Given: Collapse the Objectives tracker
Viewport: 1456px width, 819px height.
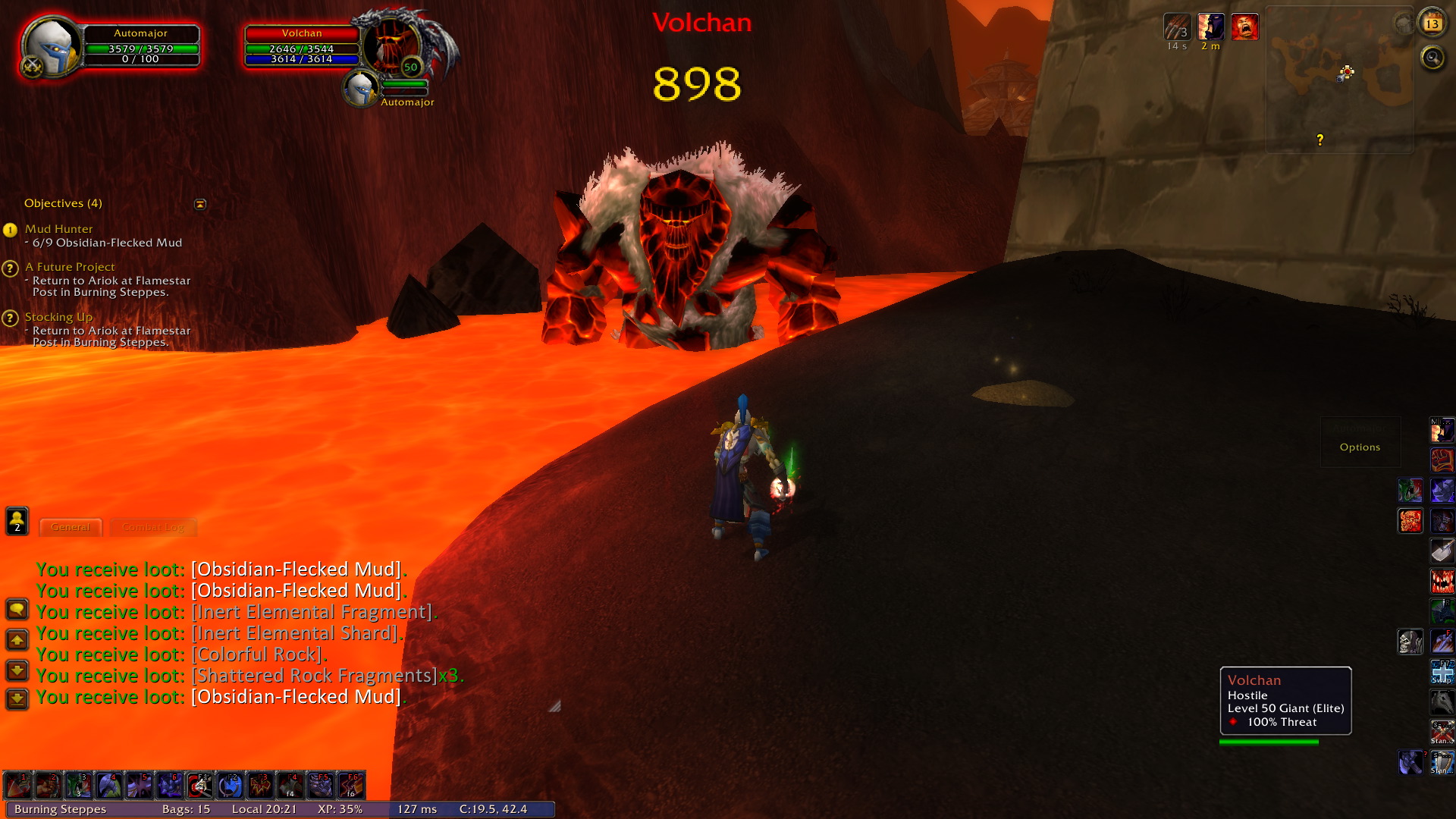Looking at the screenshot, I should pos(200,204).
